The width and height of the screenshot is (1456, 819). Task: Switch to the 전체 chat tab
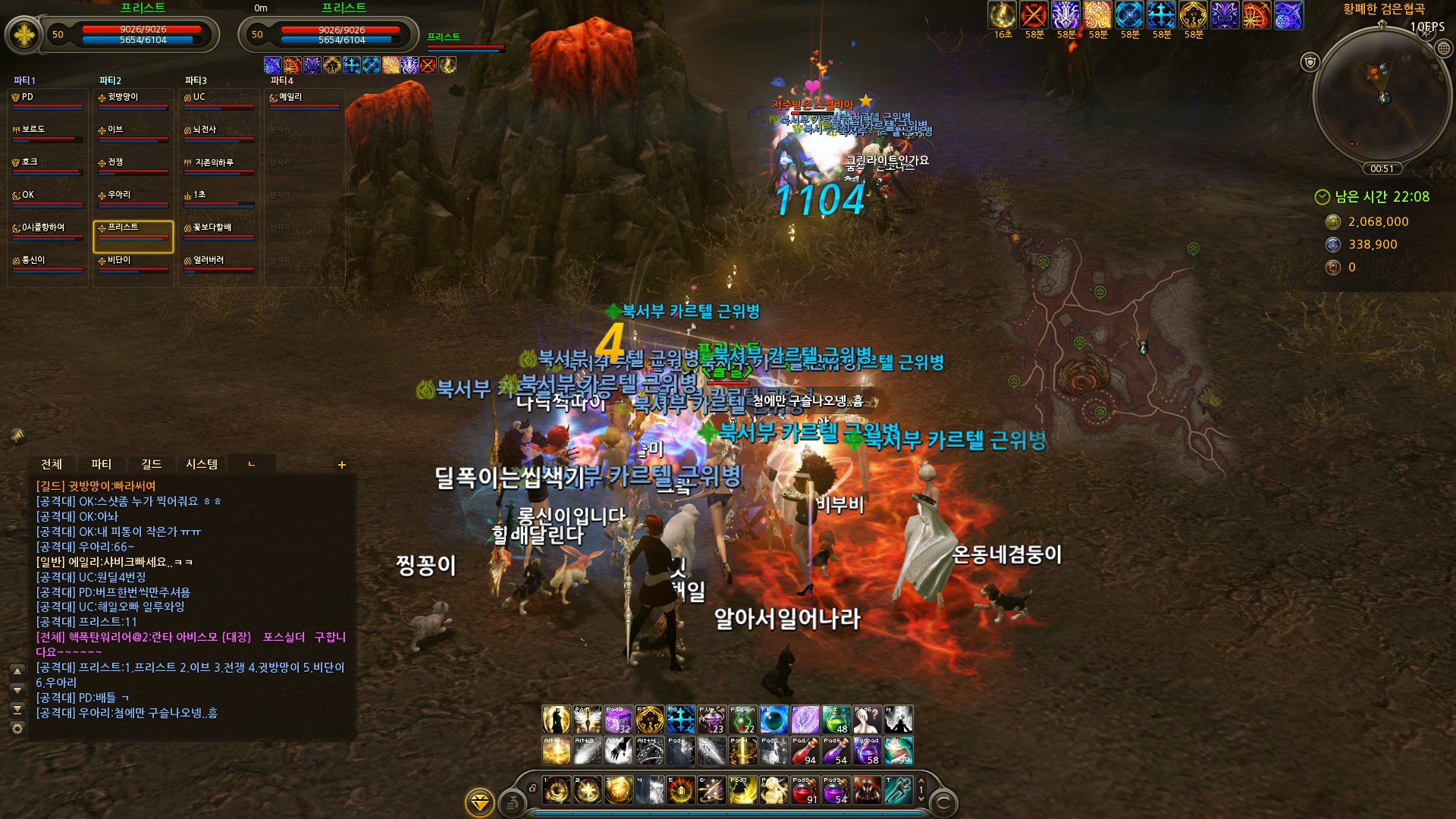52,464
